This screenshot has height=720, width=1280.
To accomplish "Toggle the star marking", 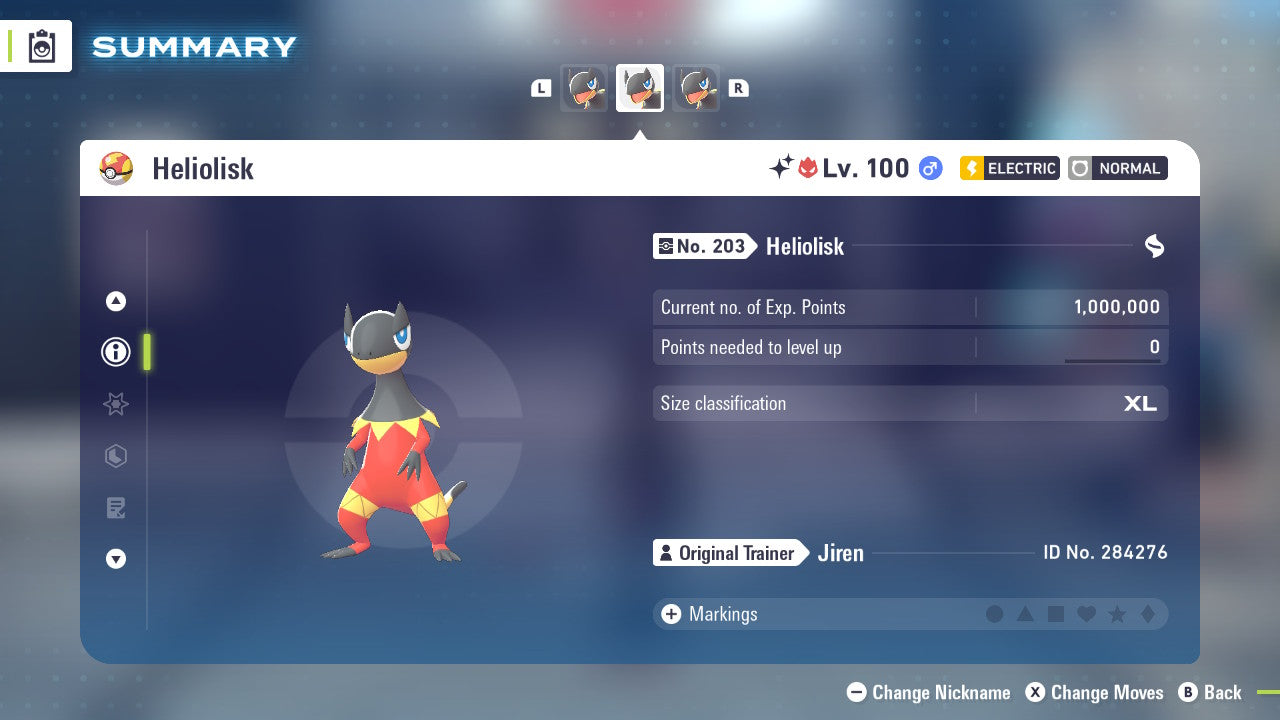I will click(1117, 614).
